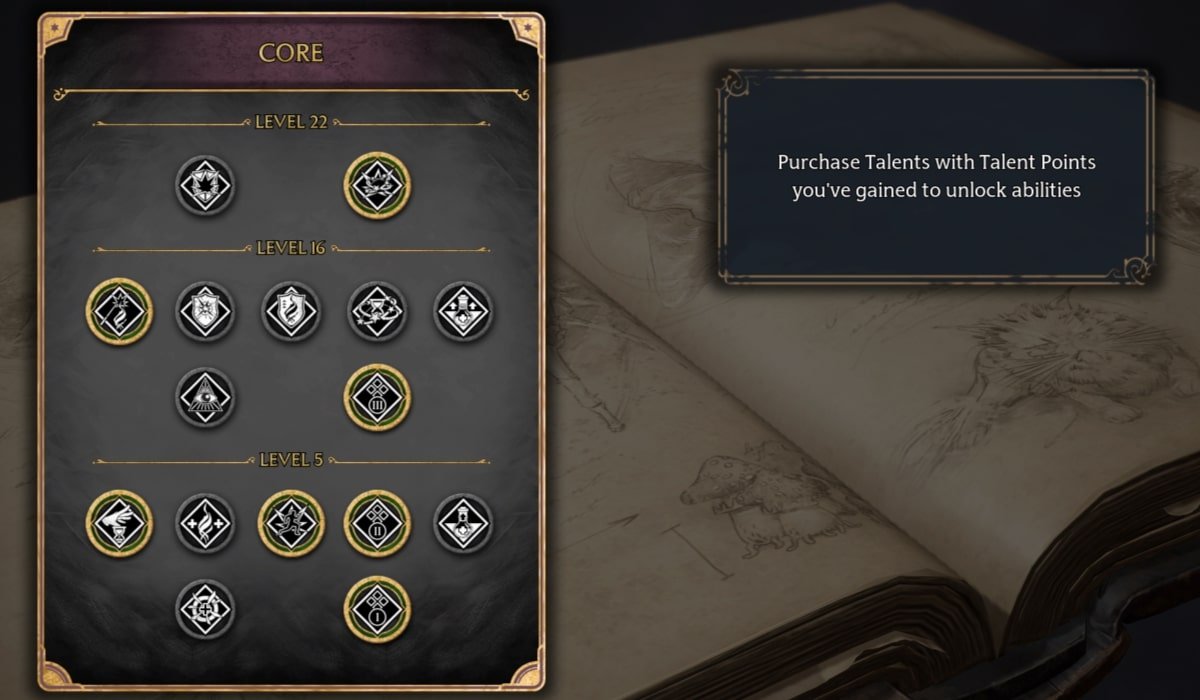Unlock the Level 16 potion with arrows talent
The width and height of the screenshot is (1200, 700).
[463, 311]
